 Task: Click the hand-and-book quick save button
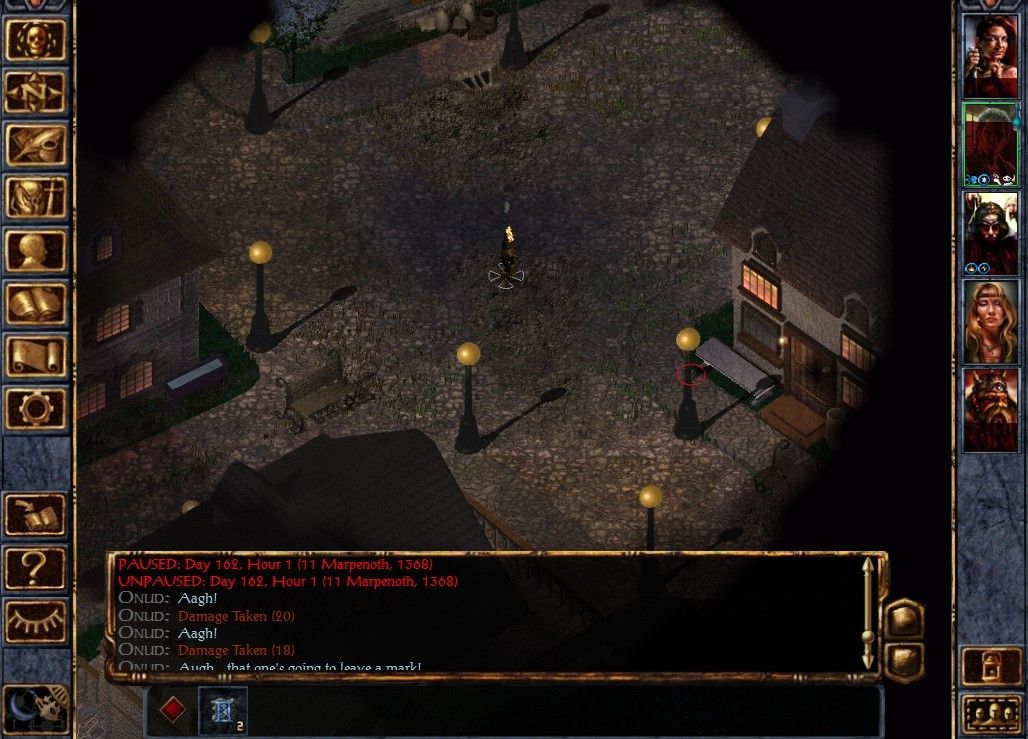(36, 515)
